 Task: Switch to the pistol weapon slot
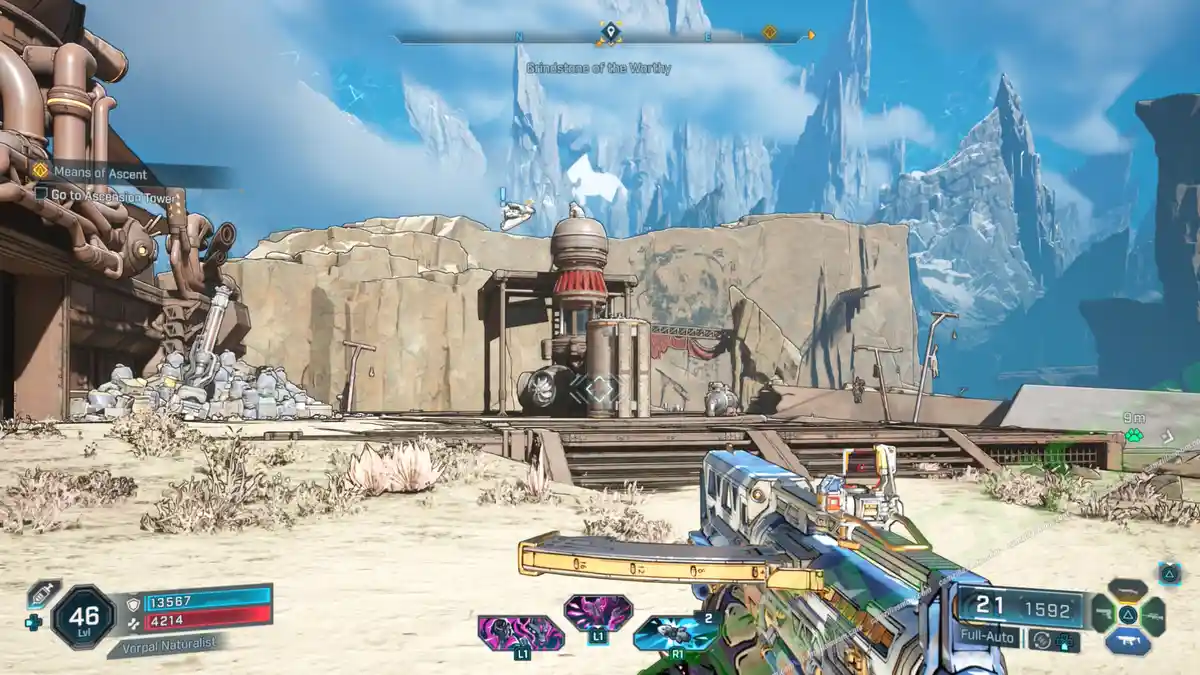tap(1101, 615)
